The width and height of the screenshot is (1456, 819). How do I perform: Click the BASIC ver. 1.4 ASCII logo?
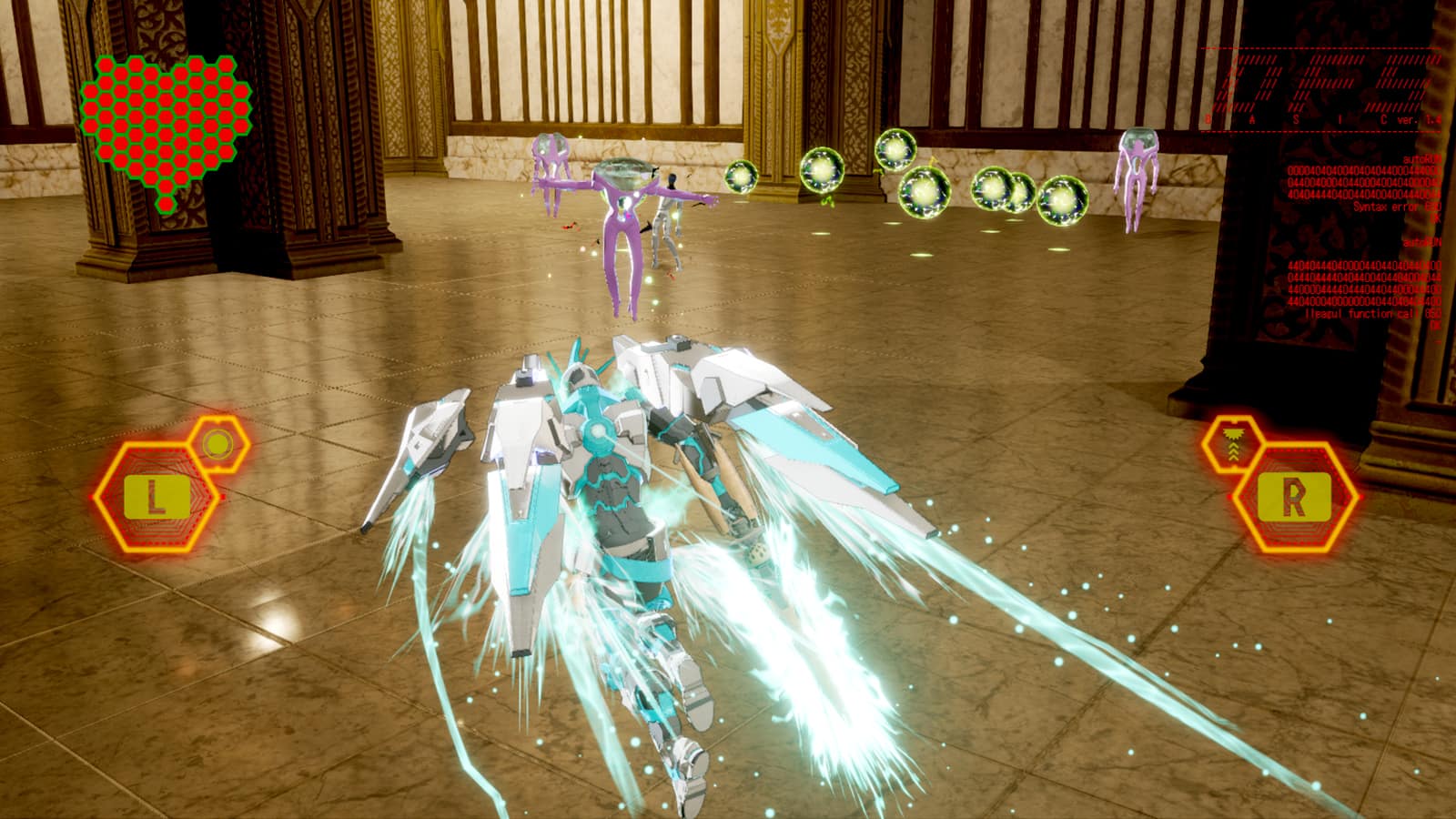[x=1319, y=86]
